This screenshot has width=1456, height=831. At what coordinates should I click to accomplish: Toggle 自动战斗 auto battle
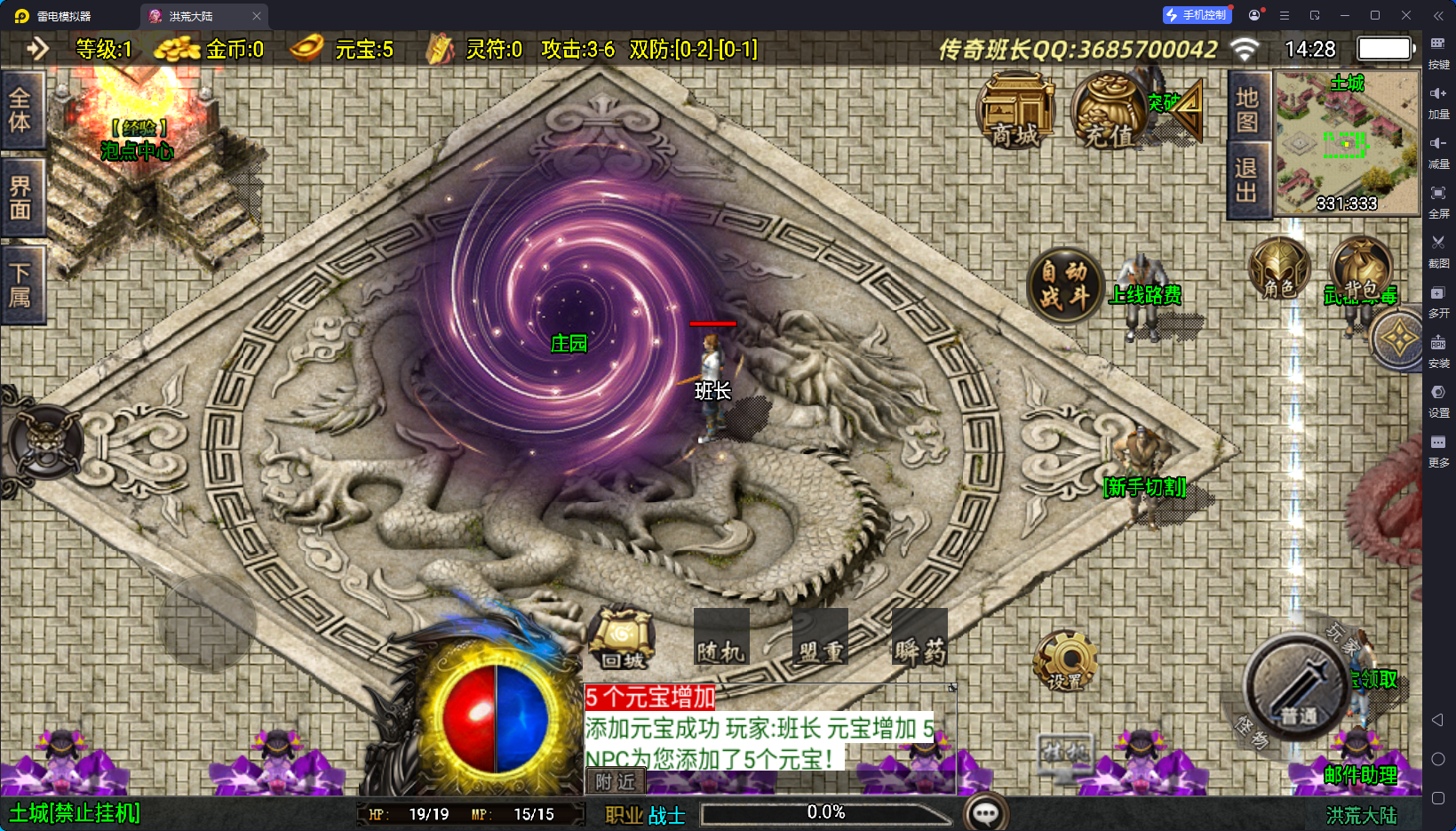(x=1064, y=284)
